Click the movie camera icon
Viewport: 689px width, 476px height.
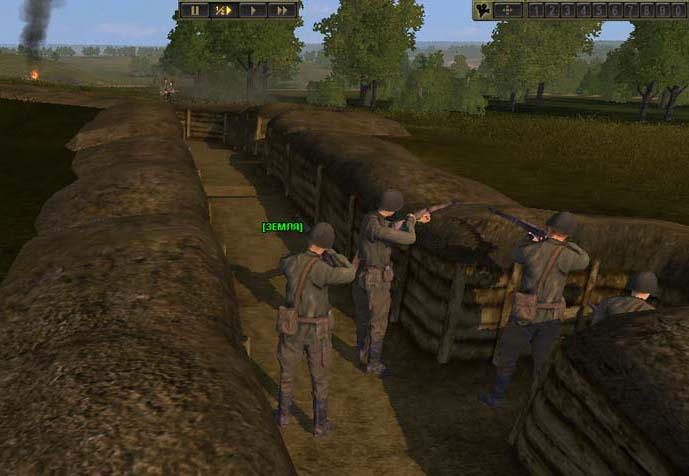pos(483,10)
